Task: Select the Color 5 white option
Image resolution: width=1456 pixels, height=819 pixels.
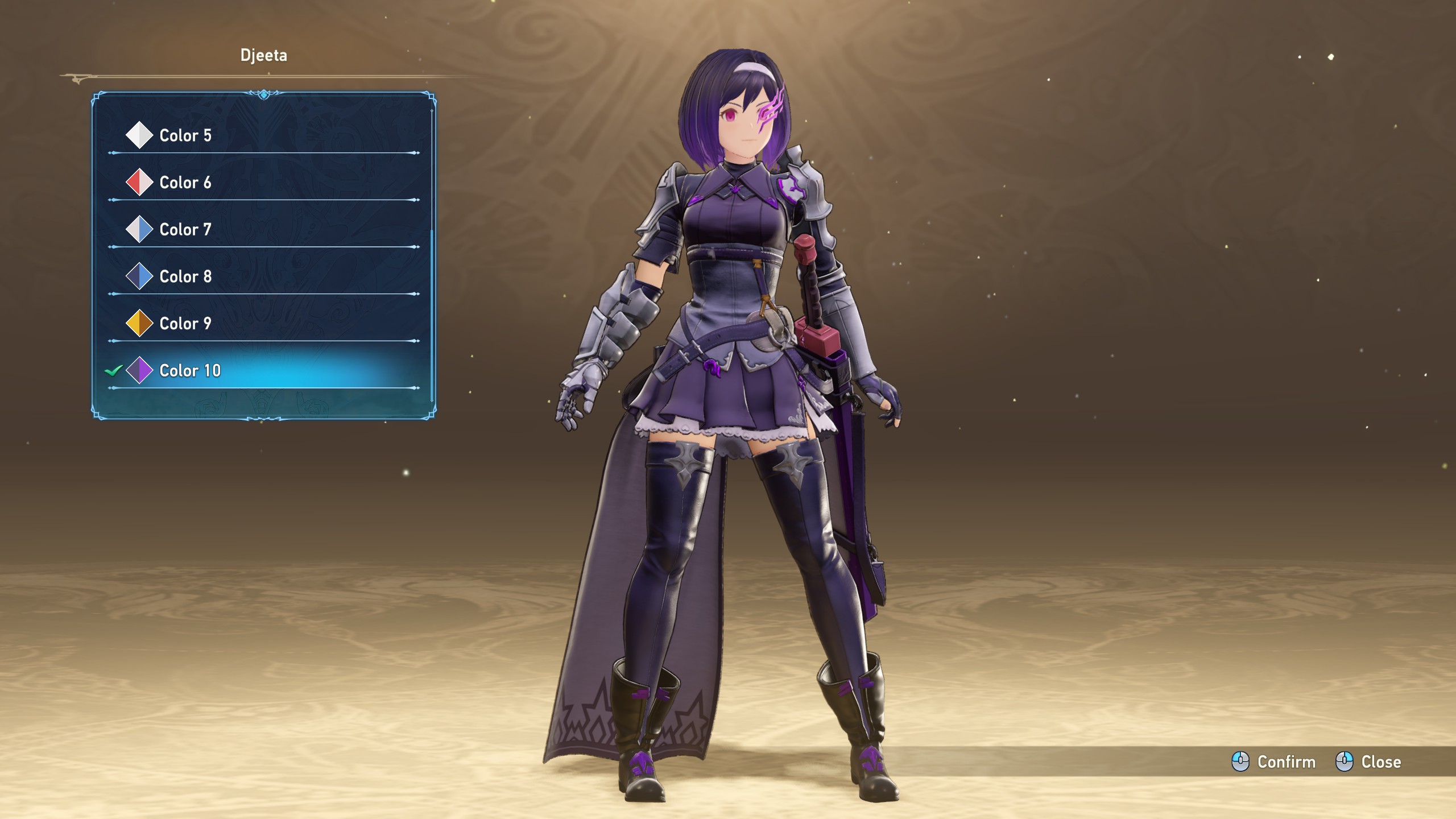Action: (x=185, y=135)
